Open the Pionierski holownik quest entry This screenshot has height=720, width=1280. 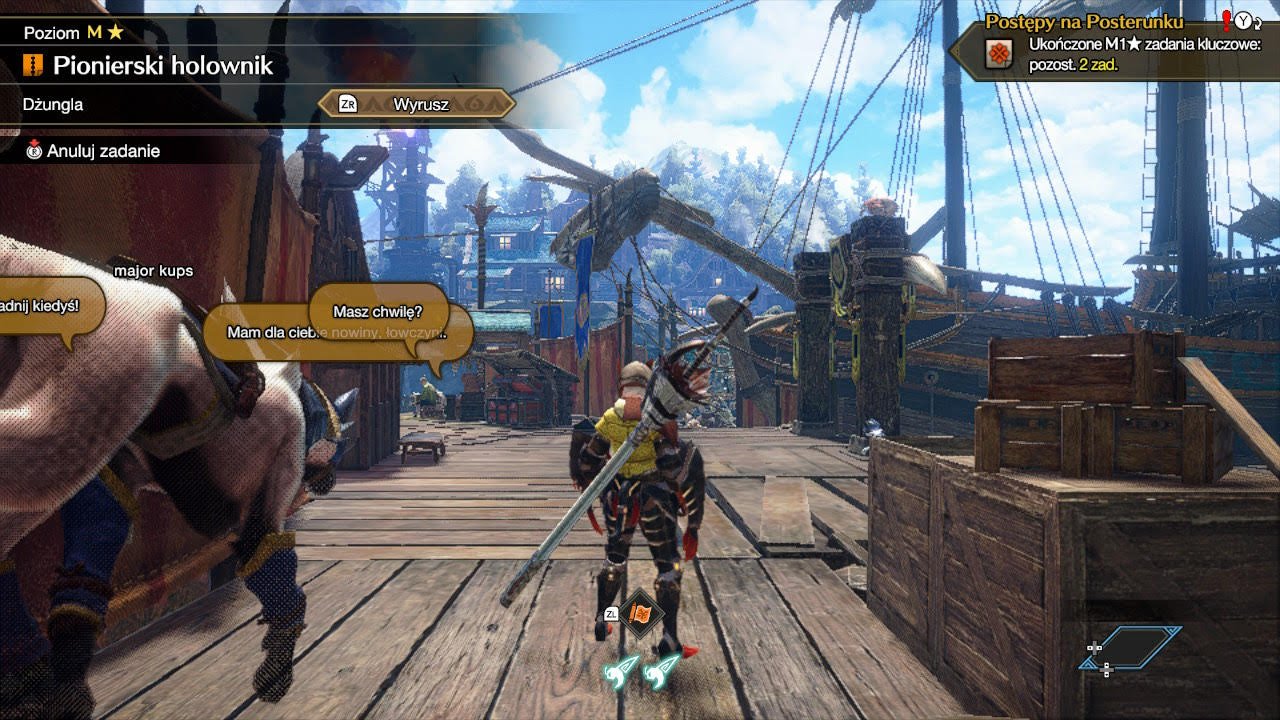pos(162,67)
